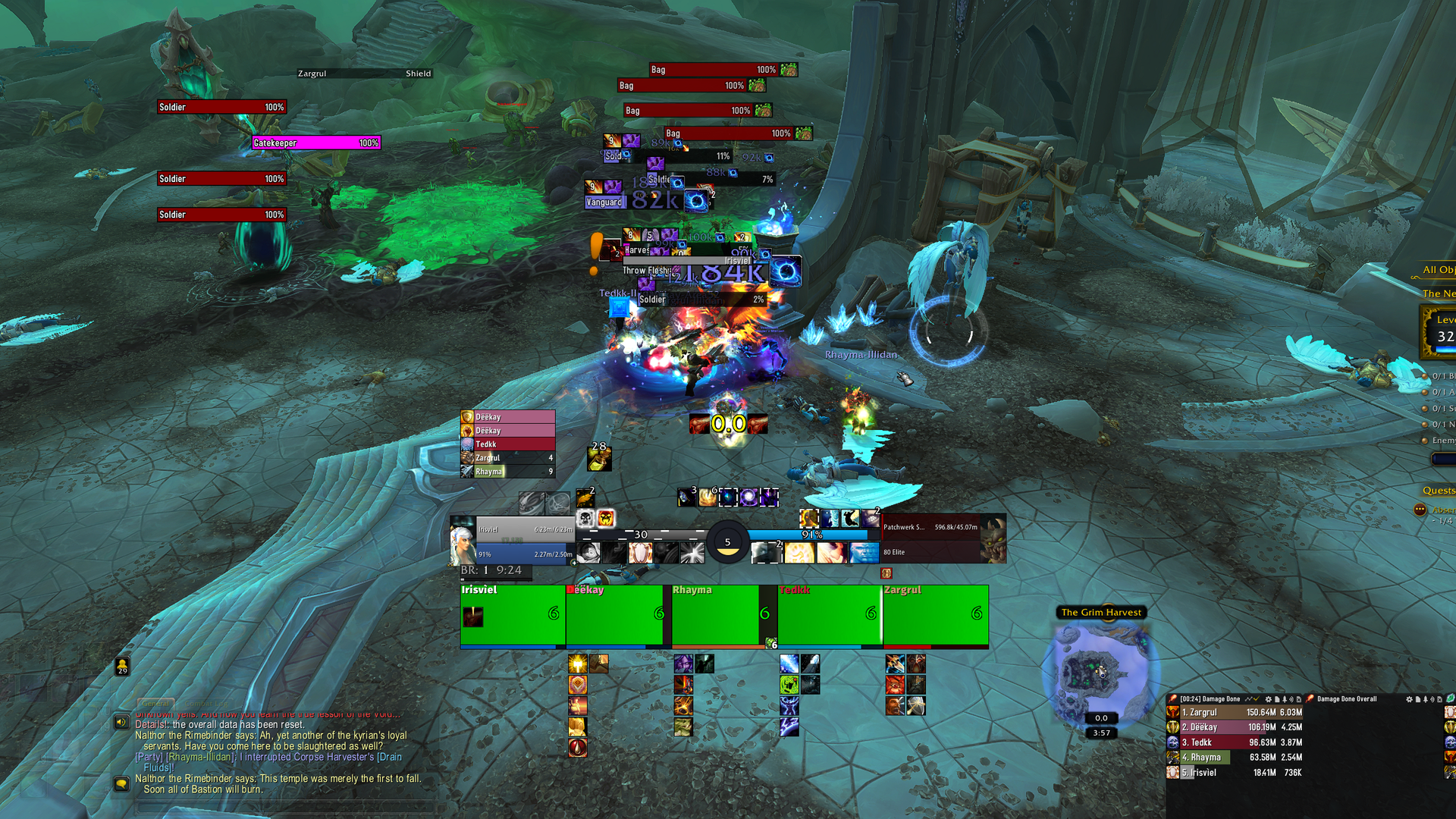Open Details Damage Done settings gear
1456x819 pixels.
tap(1268, 699)
